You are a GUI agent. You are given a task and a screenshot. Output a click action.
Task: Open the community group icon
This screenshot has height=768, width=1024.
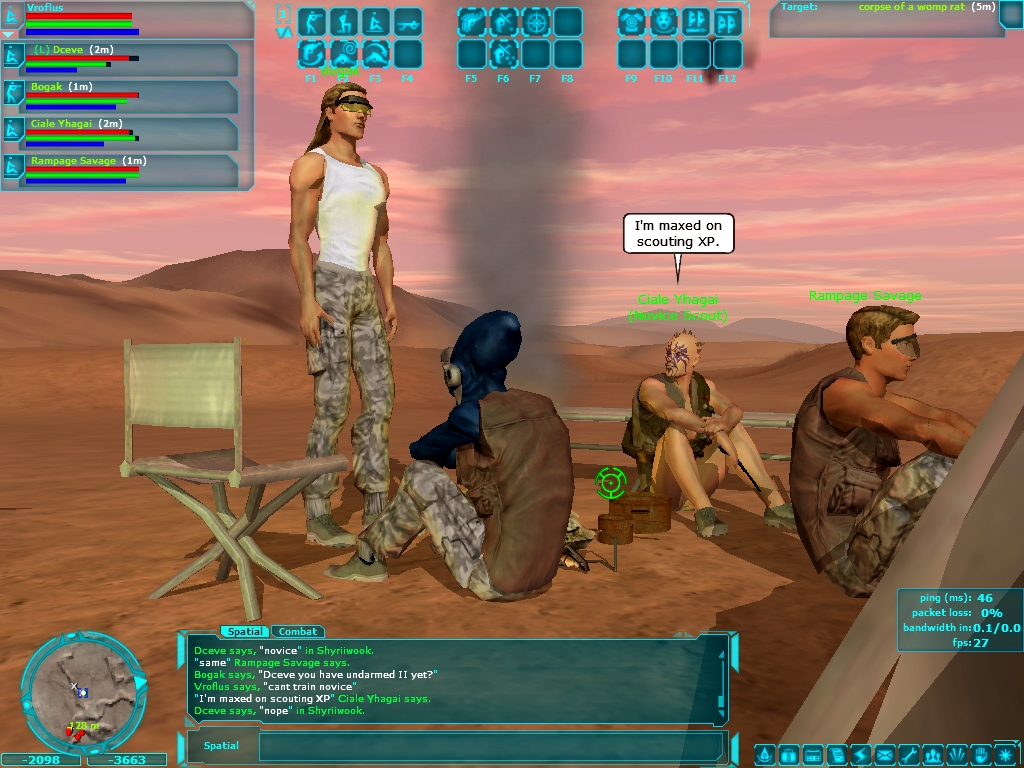pos(933,755)
